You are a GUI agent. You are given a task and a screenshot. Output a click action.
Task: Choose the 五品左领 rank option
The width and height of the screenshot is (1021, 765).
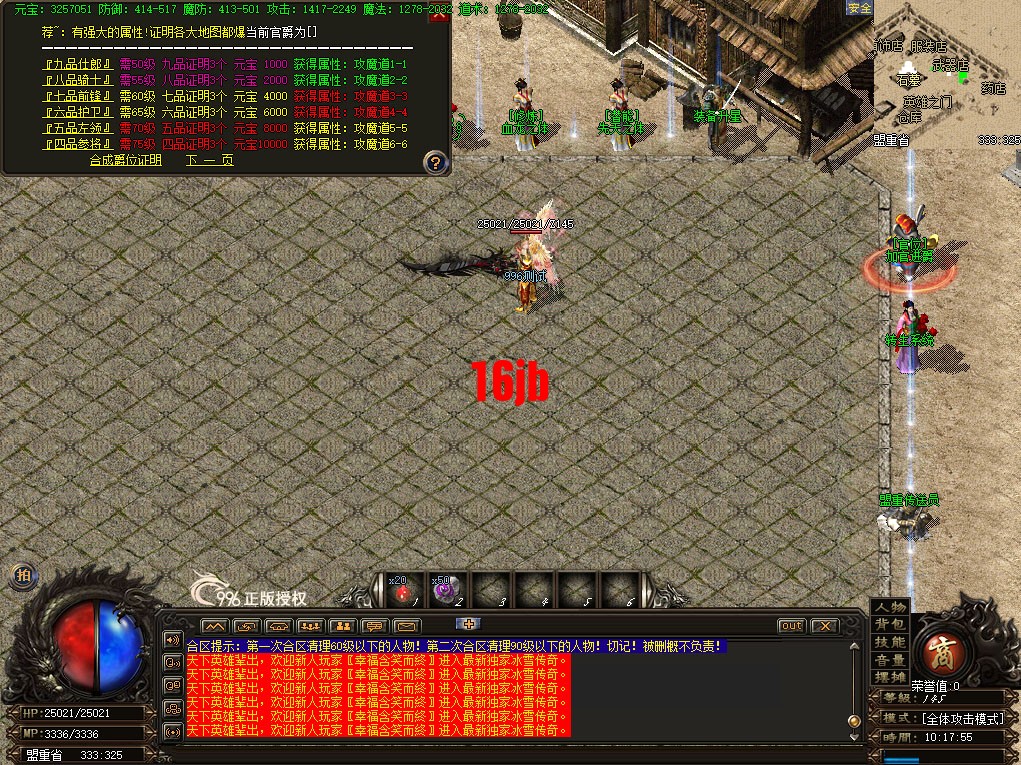(x=79, y=128)
